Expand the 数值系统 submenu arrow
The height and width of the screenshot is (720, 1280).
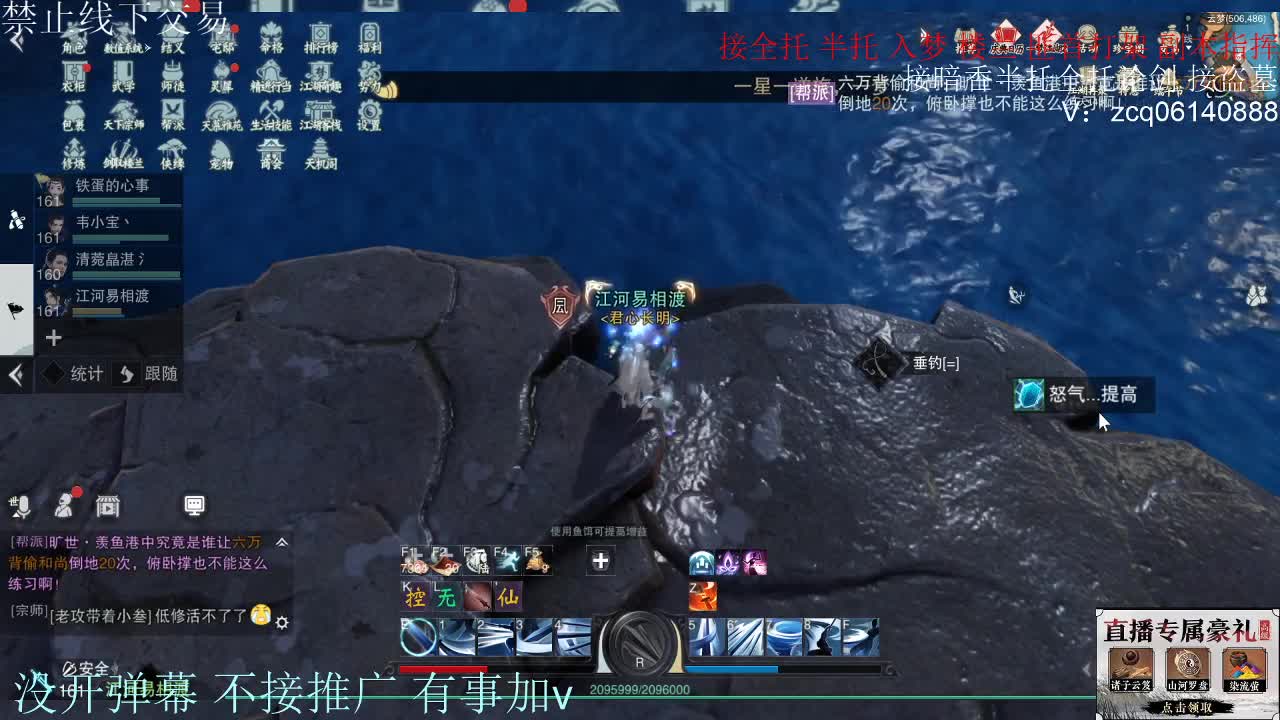[147, 47]
